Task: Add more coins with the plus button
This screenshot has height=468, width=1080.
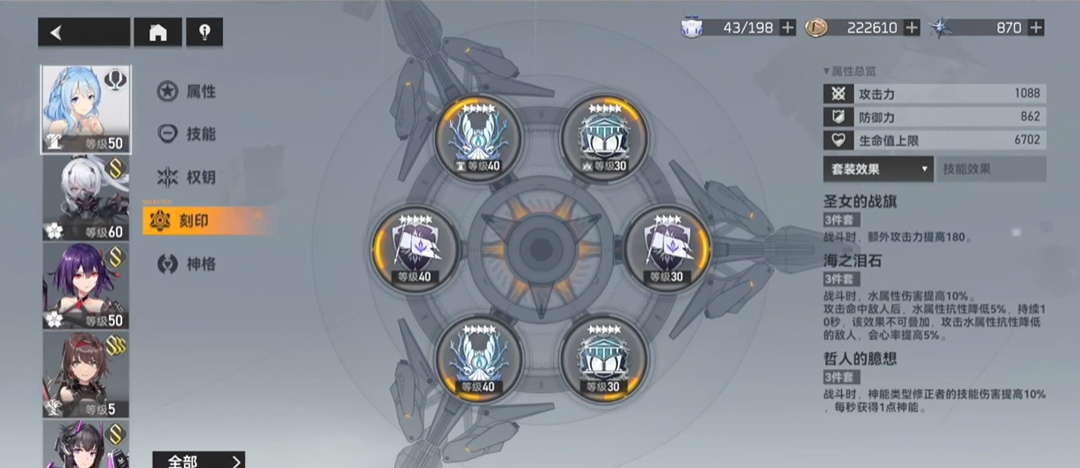Action: pos(912,28)
